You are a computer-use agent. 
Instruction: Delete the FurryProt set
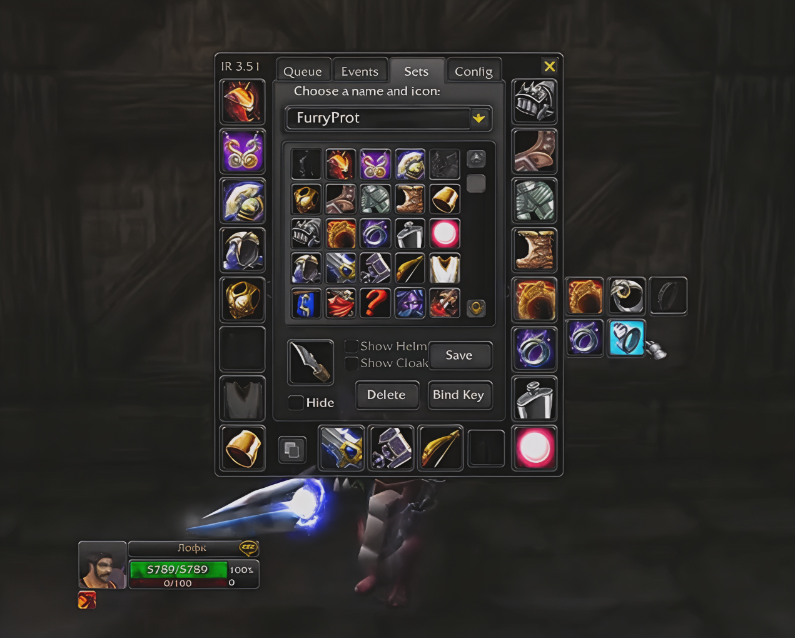(x=386, y=395)
